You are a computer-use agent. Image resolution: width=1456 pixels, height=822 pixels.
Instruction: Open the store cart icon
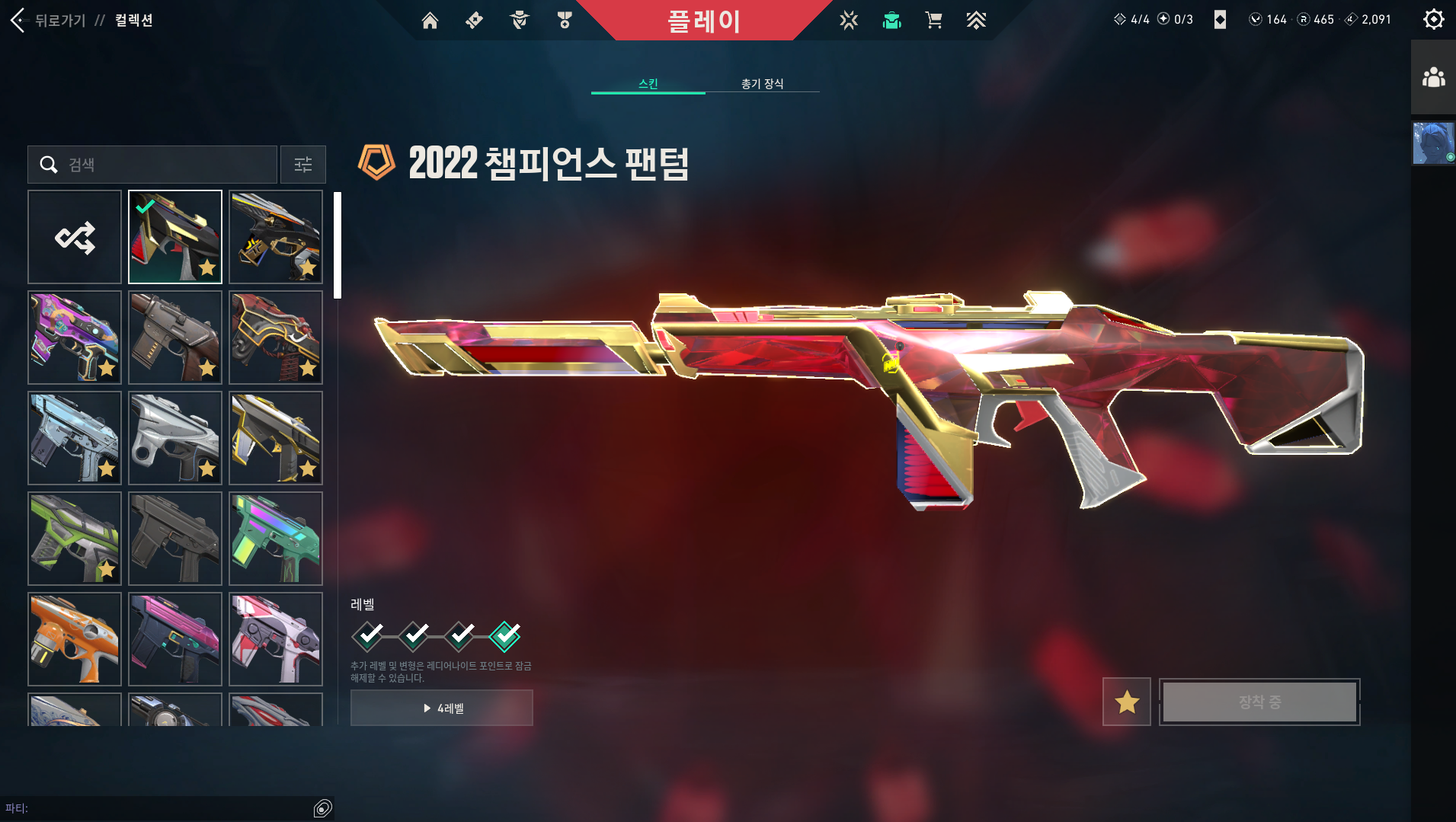click(934, 21)
